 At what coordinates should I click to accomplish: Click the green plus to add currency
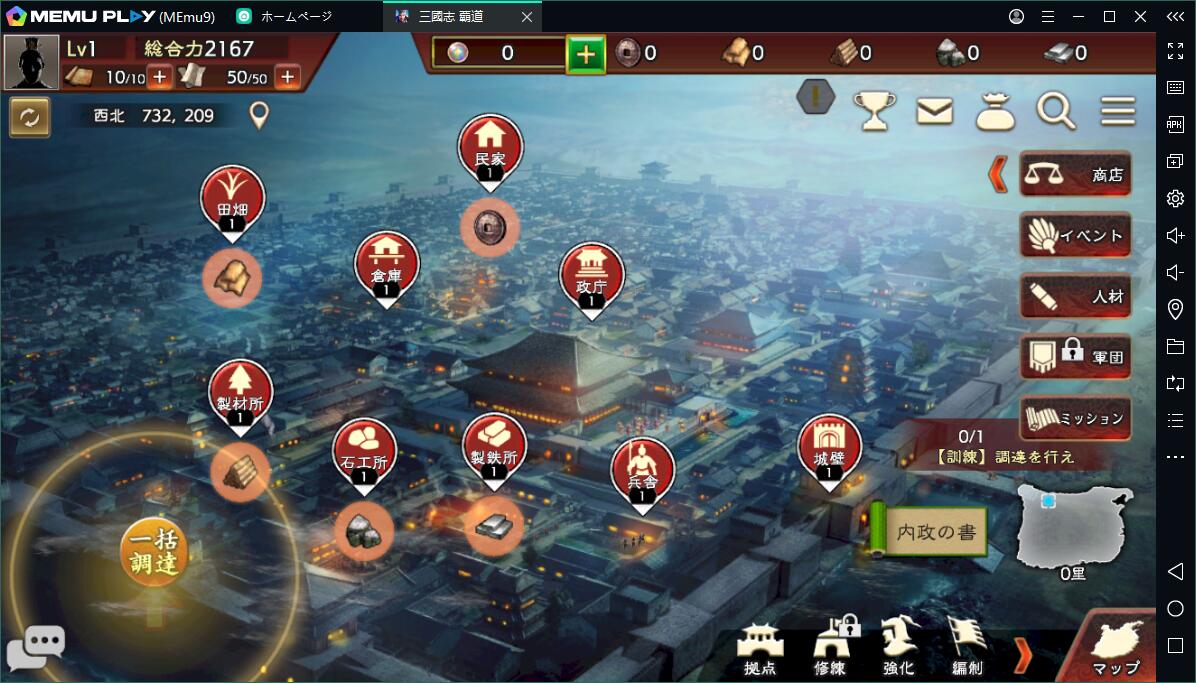586,54
